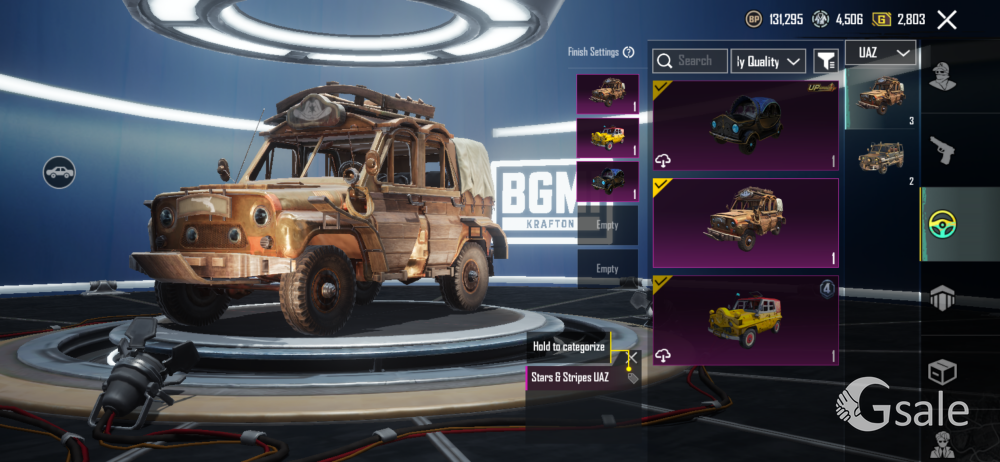Open the skin filter options
The height and width of the screenshot is (462, 1000).
coord(825,61)
